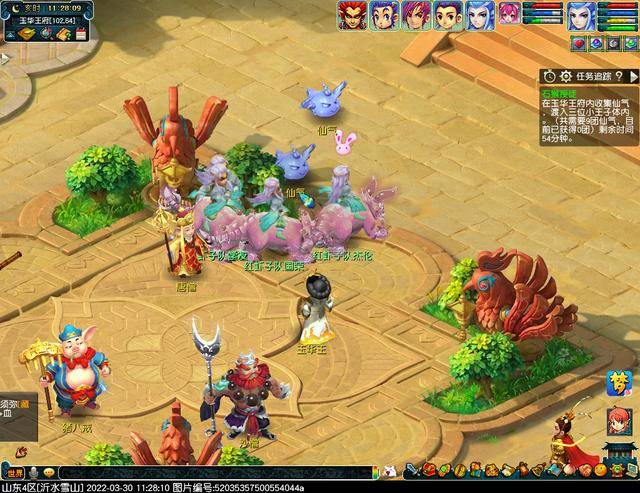Click the red heart buff icon
Image resolution: width=640 pixels, height=493 pixels.
coord(578,43)
